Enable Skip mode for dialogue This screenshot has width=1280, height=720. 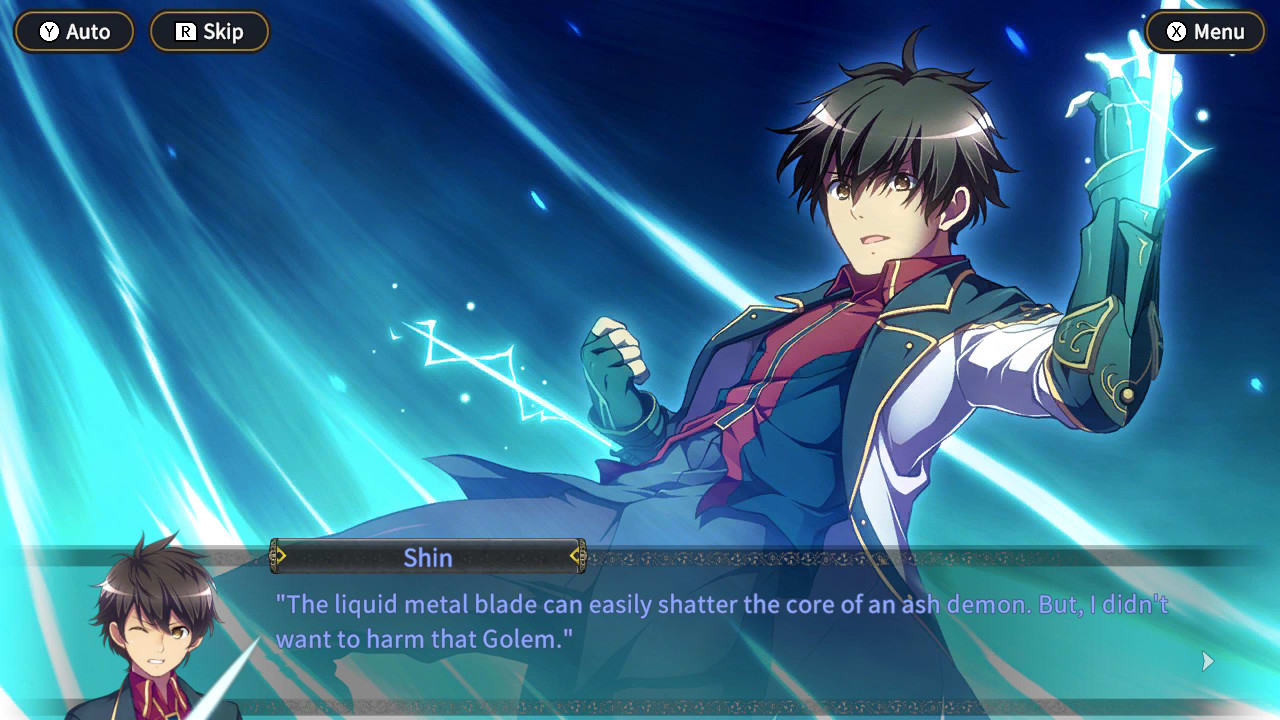209,31
